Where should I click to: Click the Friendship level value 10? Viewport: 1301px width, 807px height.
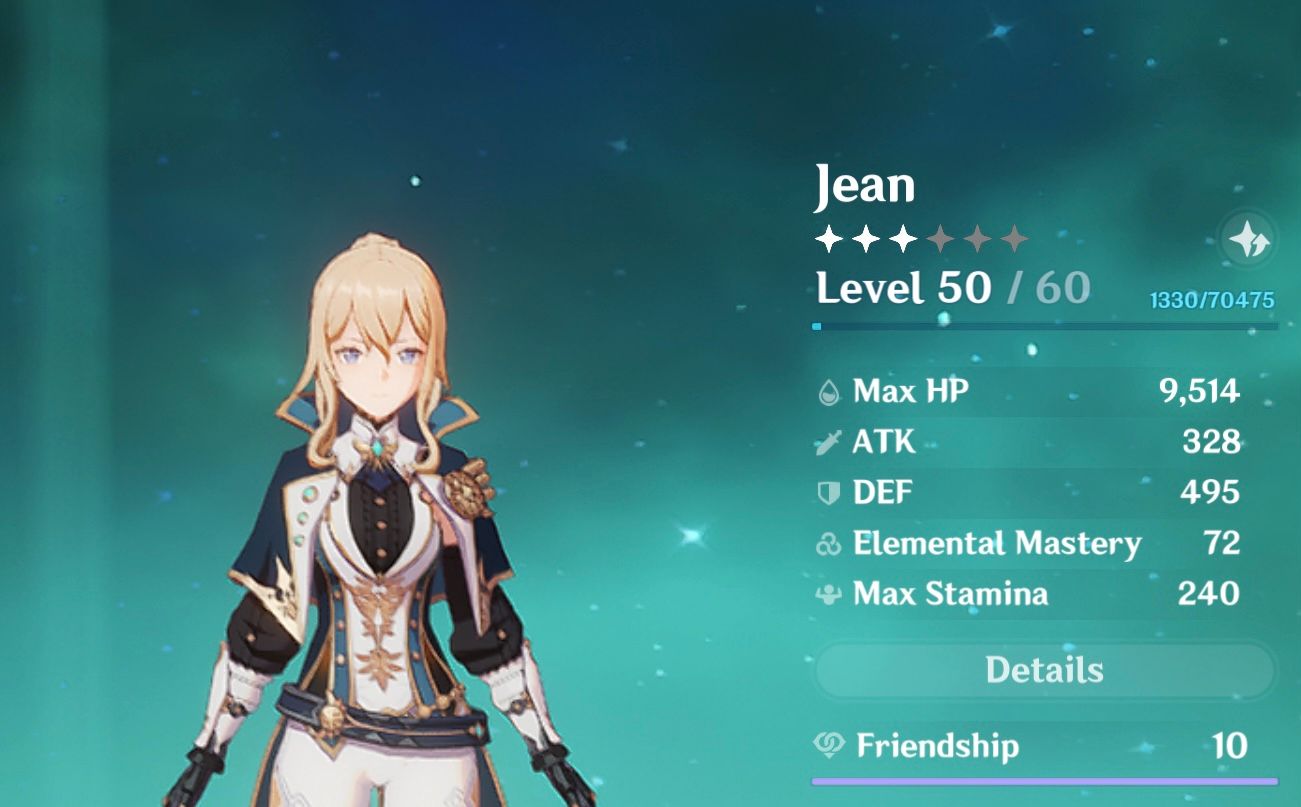[x=1228, y=746]
